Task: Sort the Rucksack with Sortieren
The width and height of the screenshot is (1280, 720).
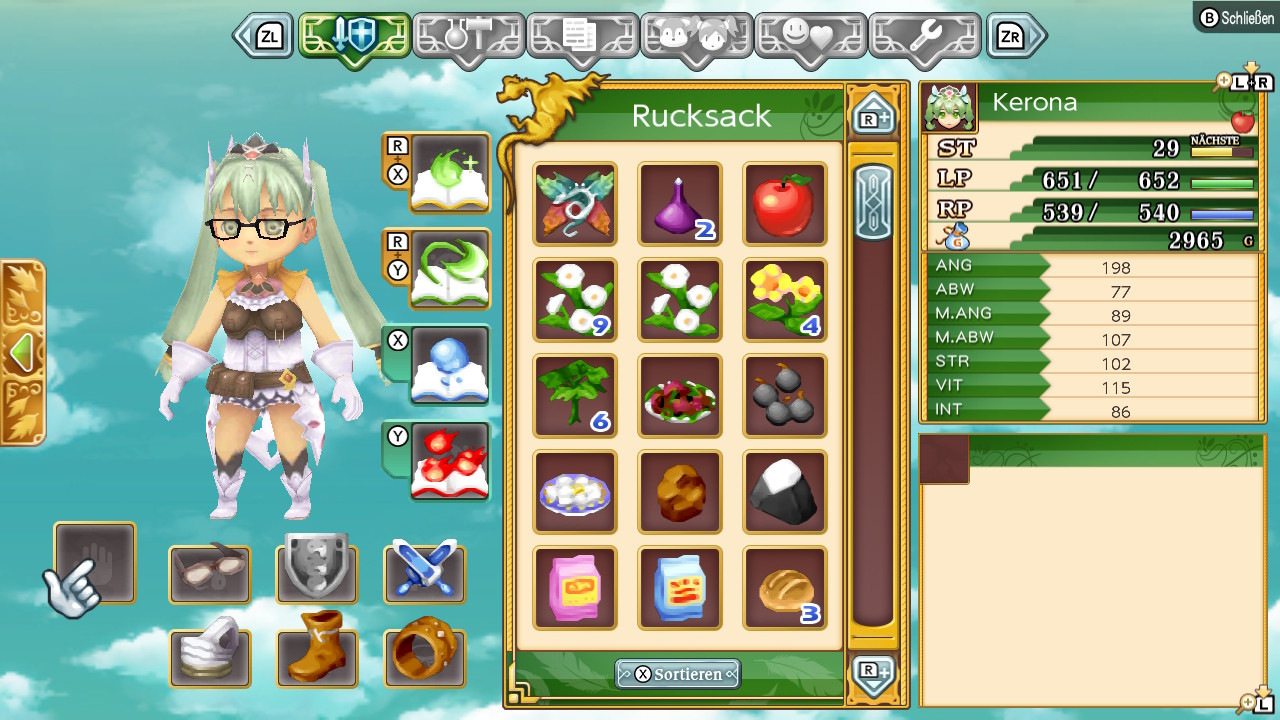Action: (678, 674)
